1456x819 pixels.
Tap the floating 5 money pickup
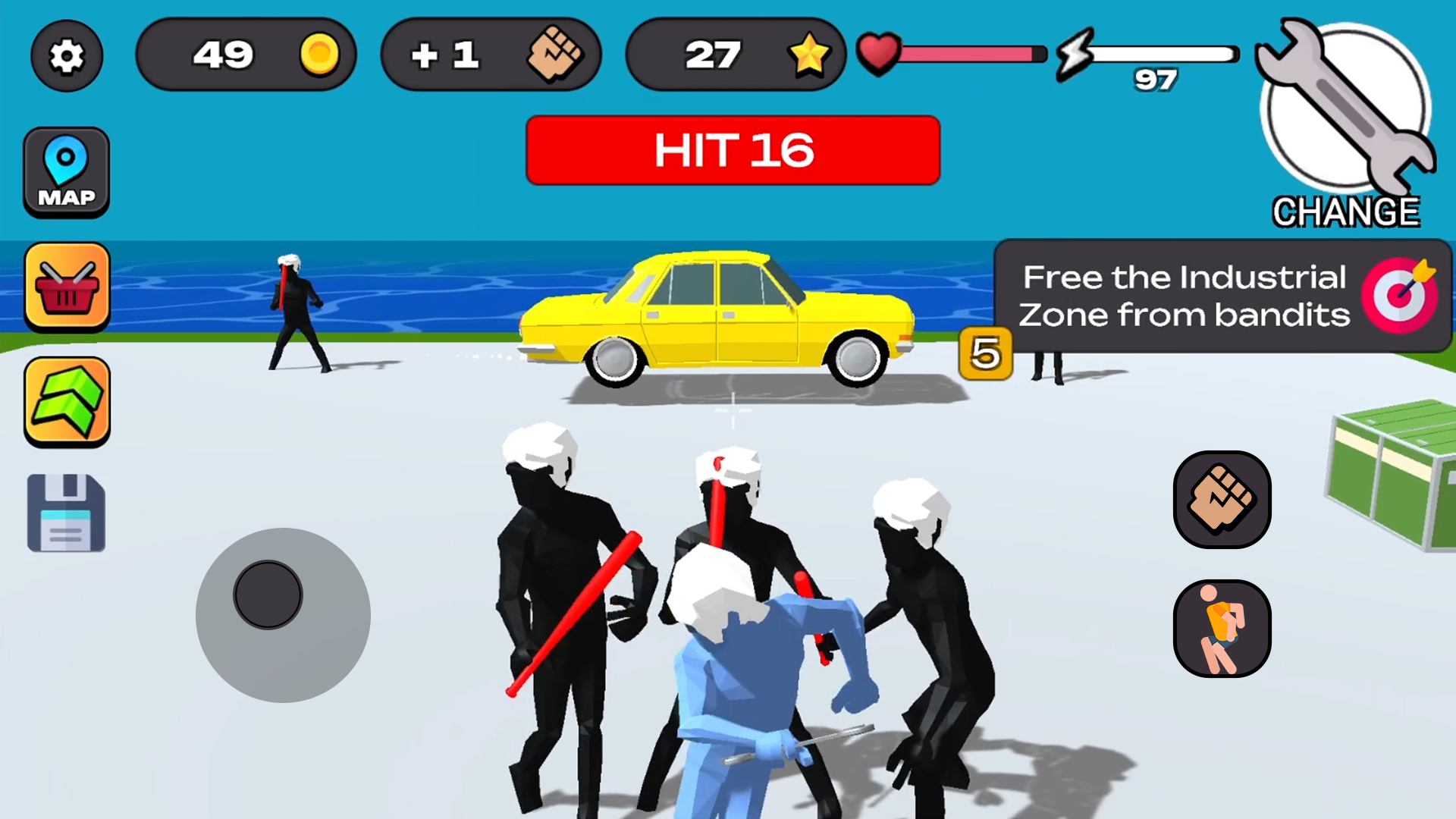tap(985, 354)
